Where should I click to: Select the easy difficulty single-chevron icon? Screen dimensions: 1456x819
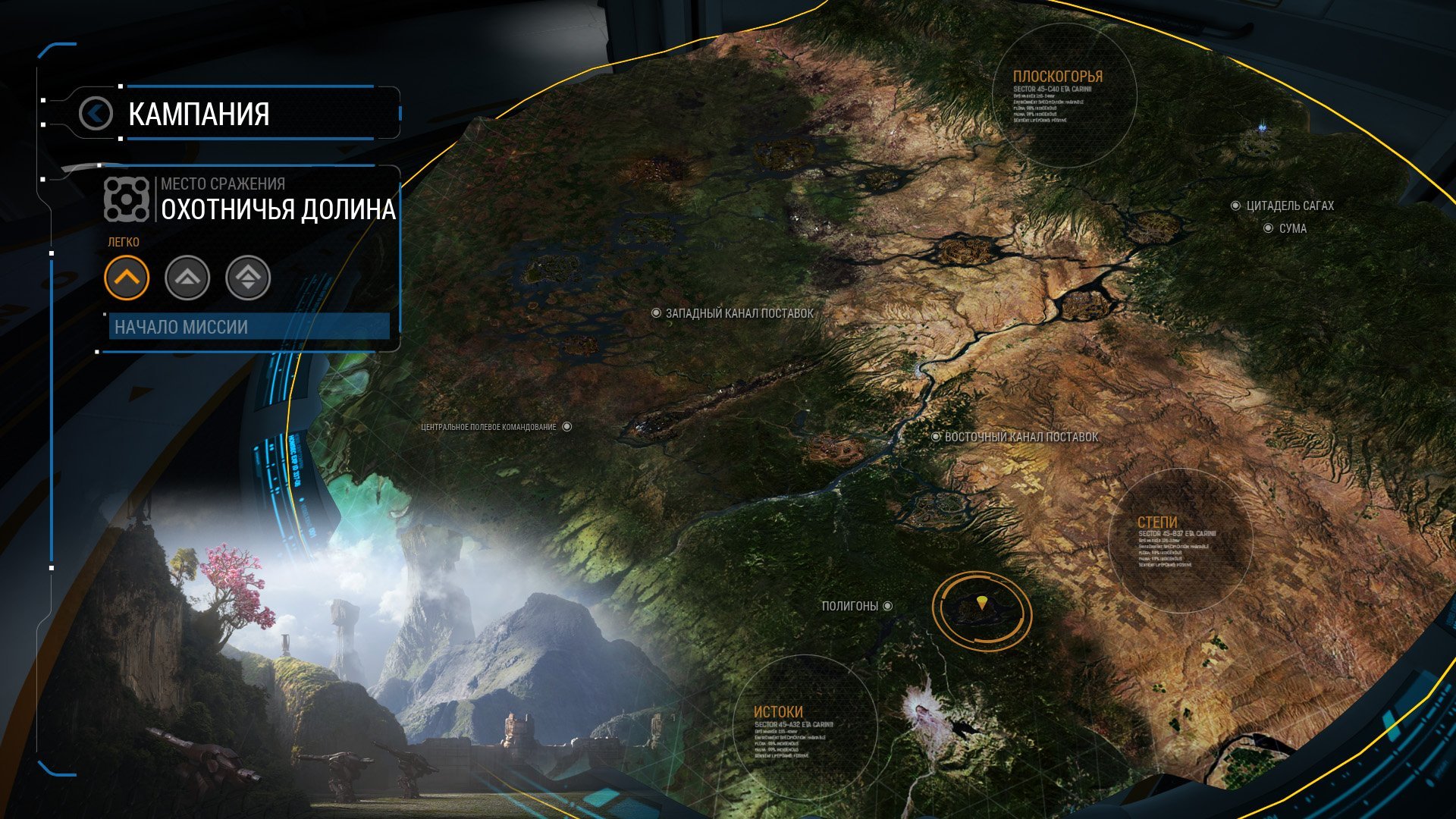[127, 278]
